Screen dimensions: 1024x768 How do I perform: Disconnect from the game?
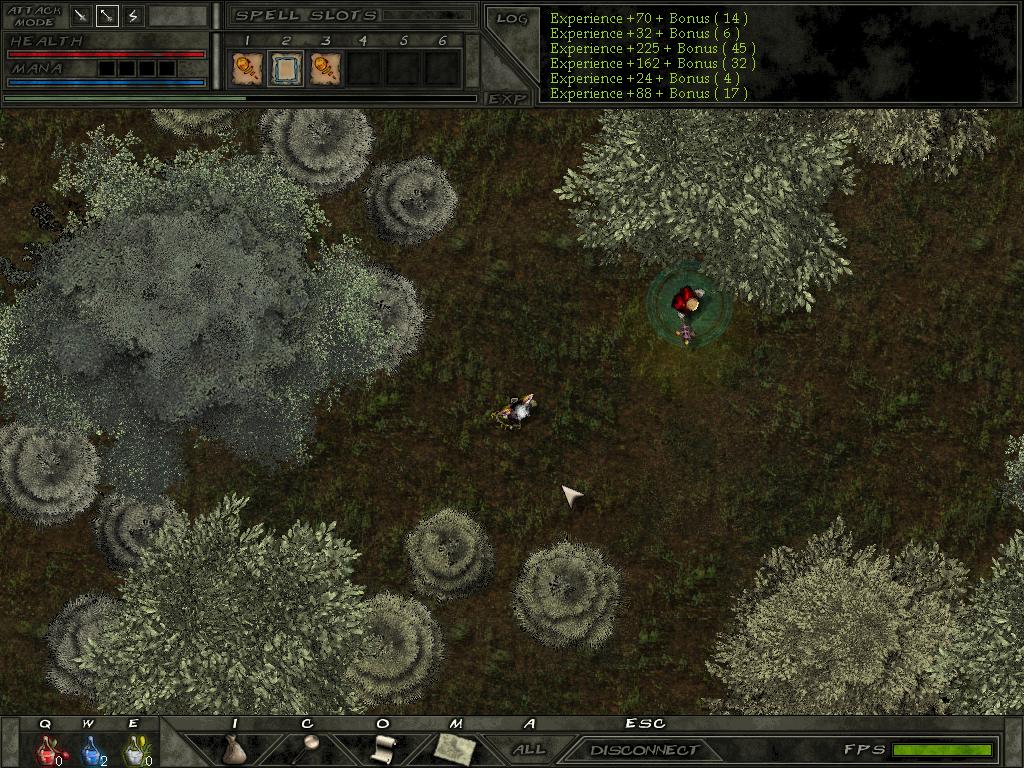(644, 749)
